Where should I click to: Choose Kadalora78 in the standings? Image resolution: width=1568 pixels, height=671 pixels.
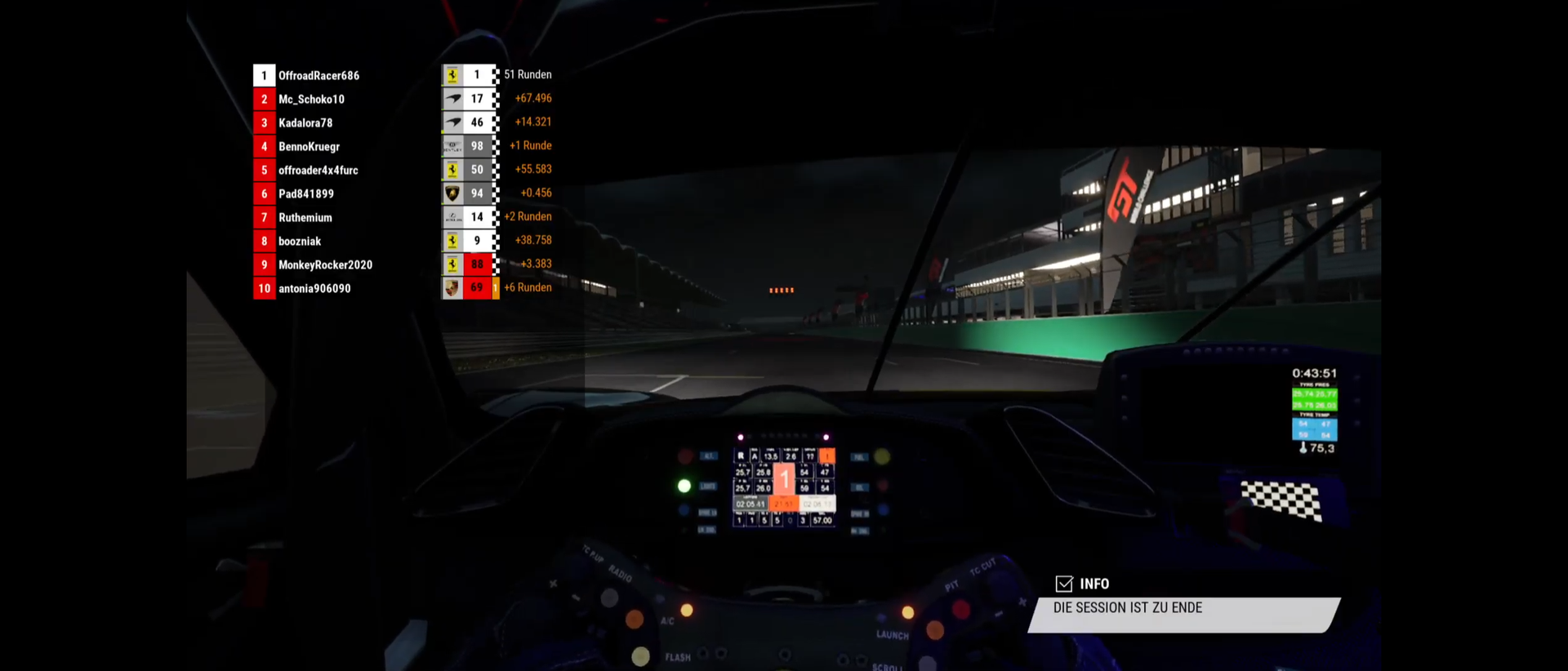click(x=305, y=122)
